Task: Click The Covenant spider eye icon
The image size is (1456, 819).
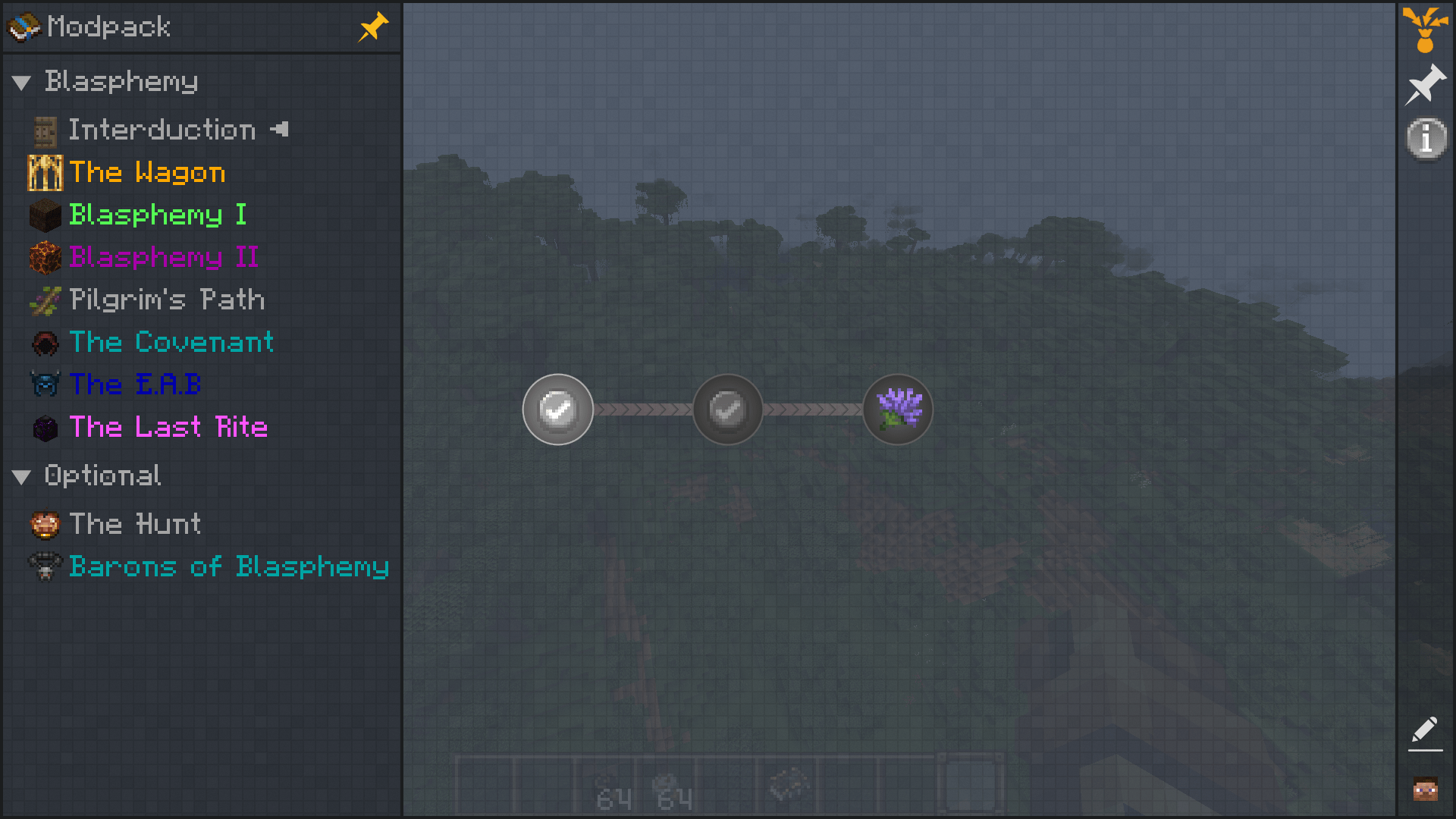Action: pyautogui.click(x=43, y=343)
